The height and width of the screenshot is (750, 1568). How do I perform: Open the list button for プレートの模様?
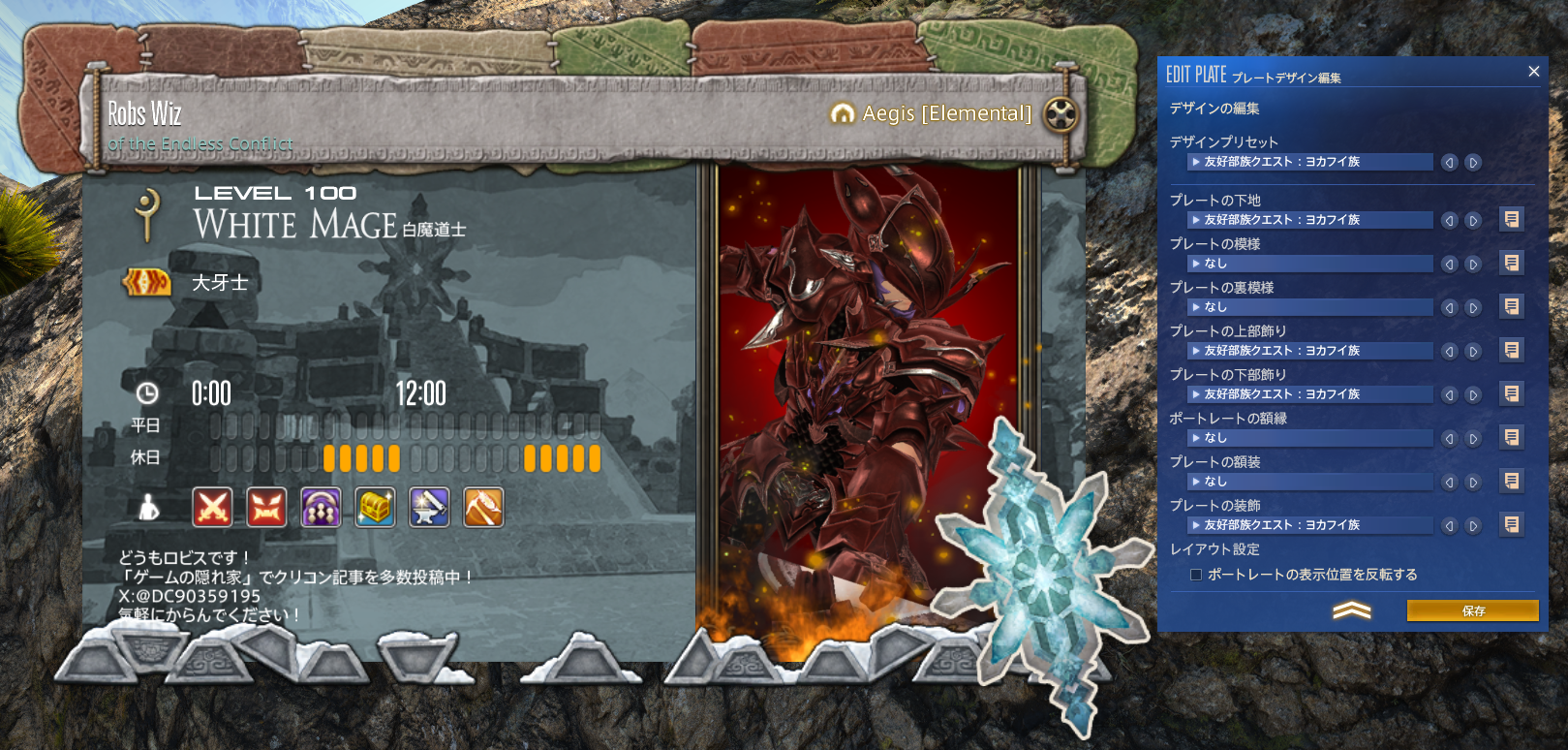tap(1511, 263)
